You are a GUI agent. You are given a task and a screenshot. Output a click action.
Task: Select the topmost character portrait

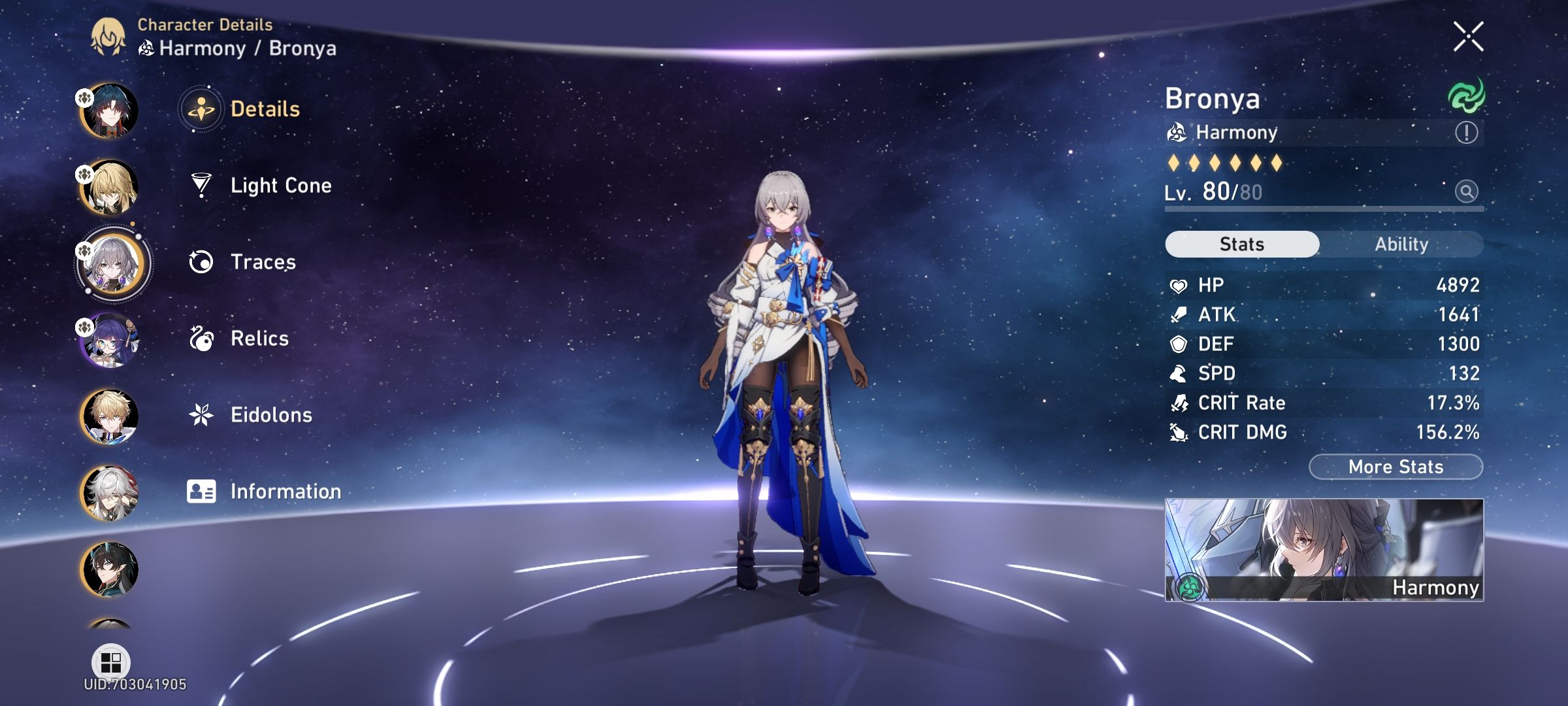(x=112, y=110)
